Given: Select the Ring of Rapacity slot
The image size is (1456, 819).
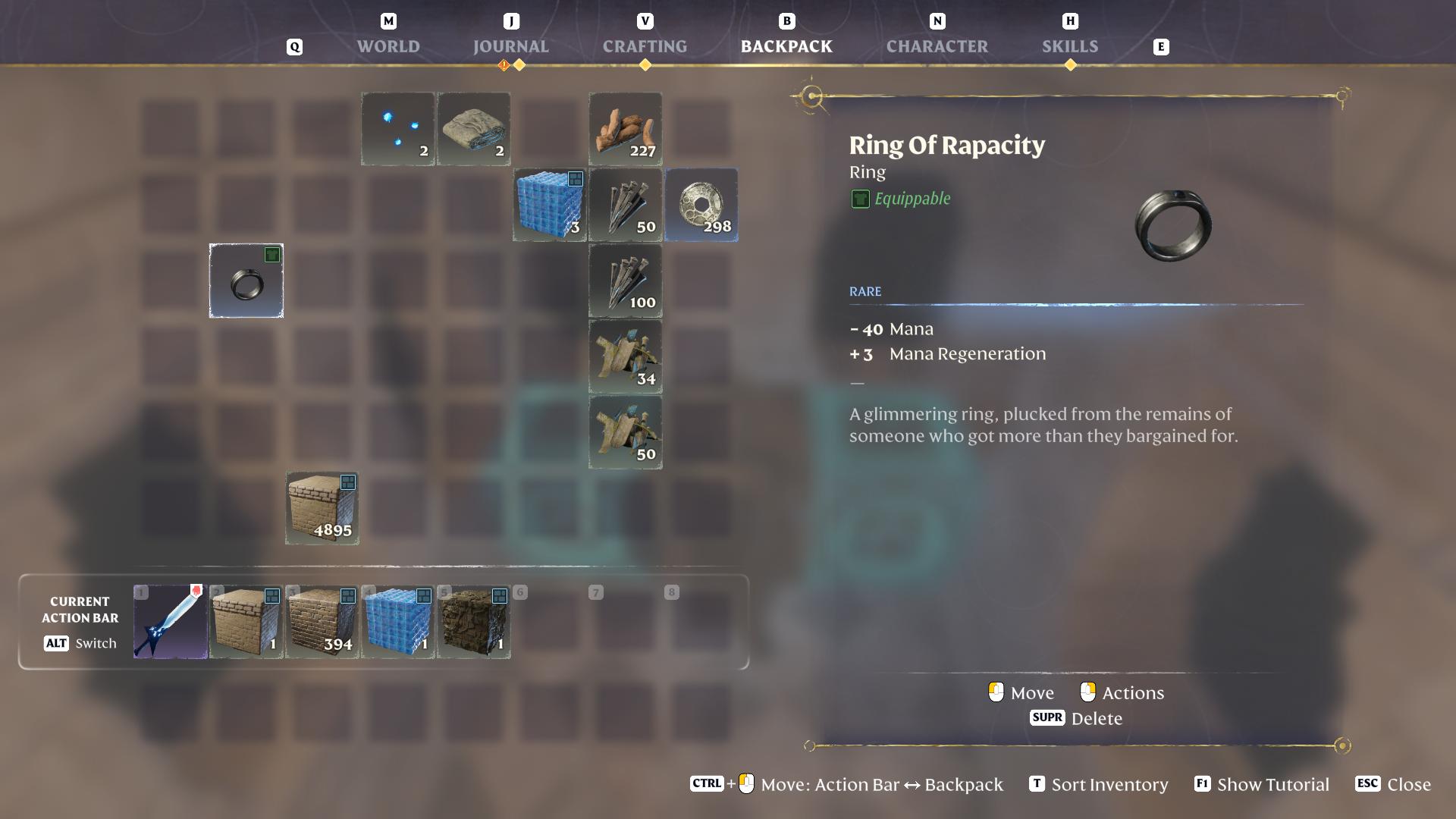Looking at the screenshot, I should point(246,281).
